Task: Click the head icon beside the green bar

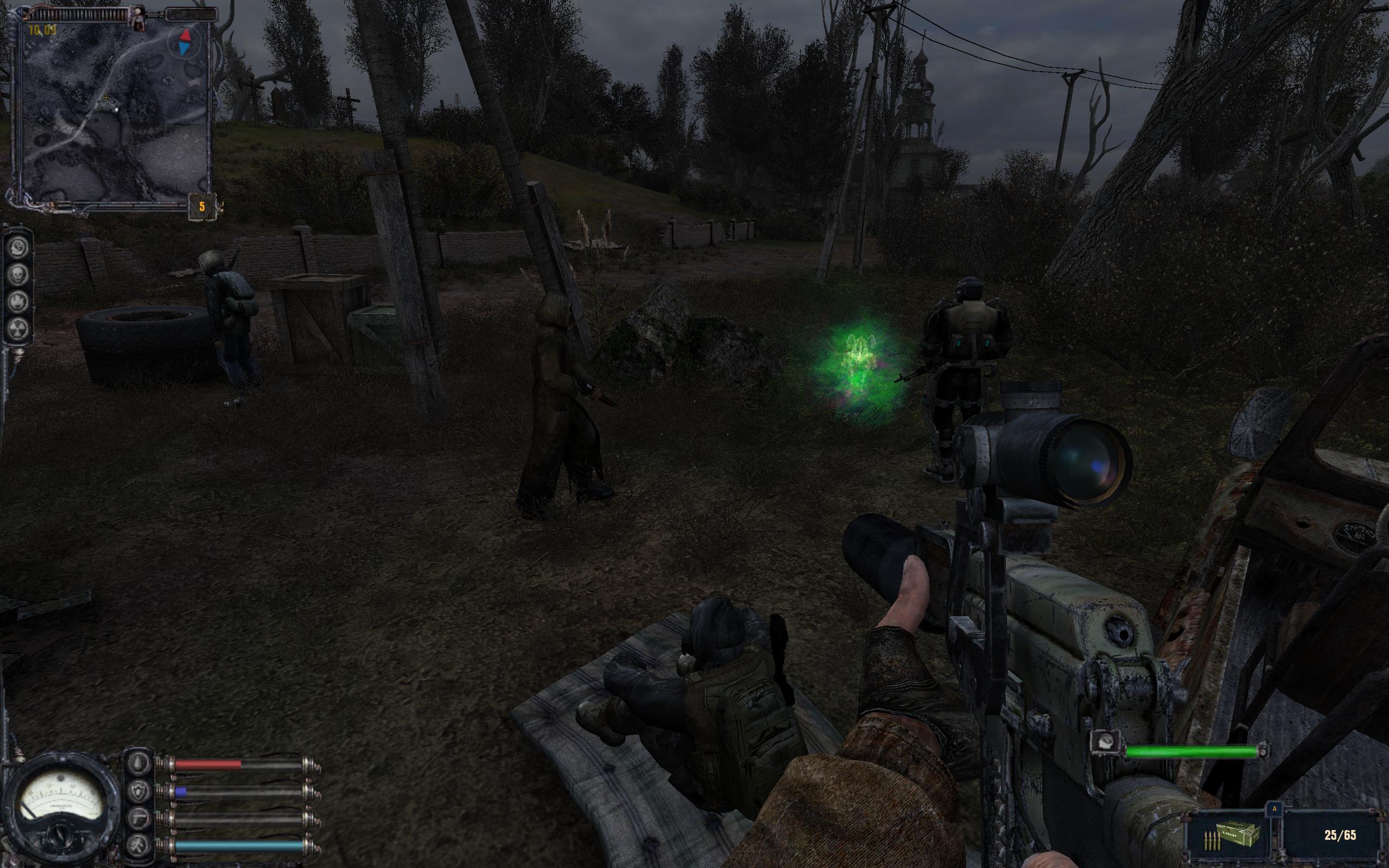Action: click(1105, 743)
